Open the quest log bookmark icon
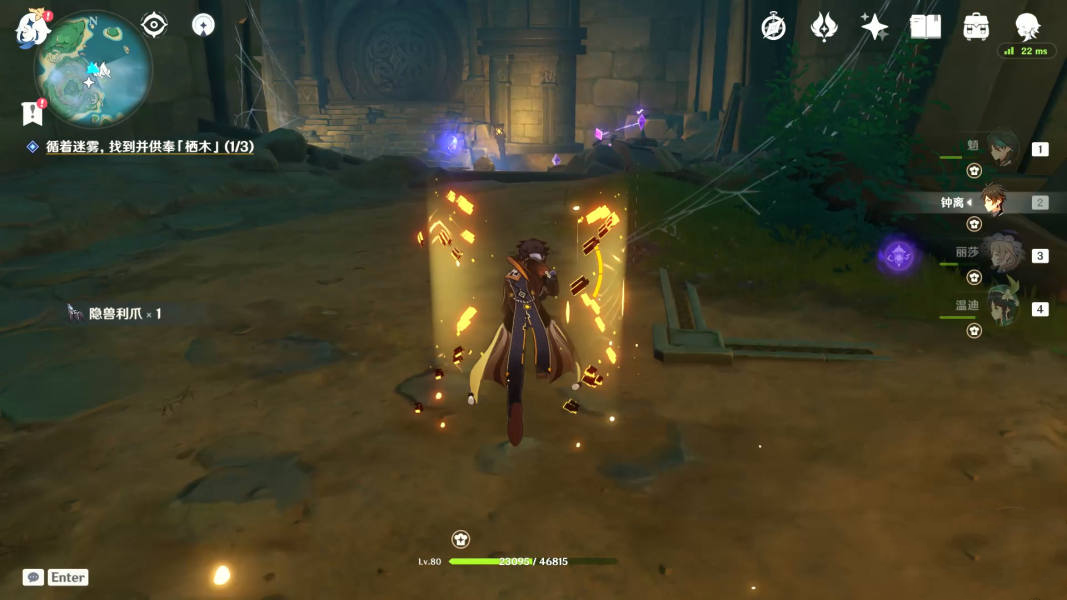Viewport: 1067px width, 600px height. pyautogui.click(x=32, y=113)
